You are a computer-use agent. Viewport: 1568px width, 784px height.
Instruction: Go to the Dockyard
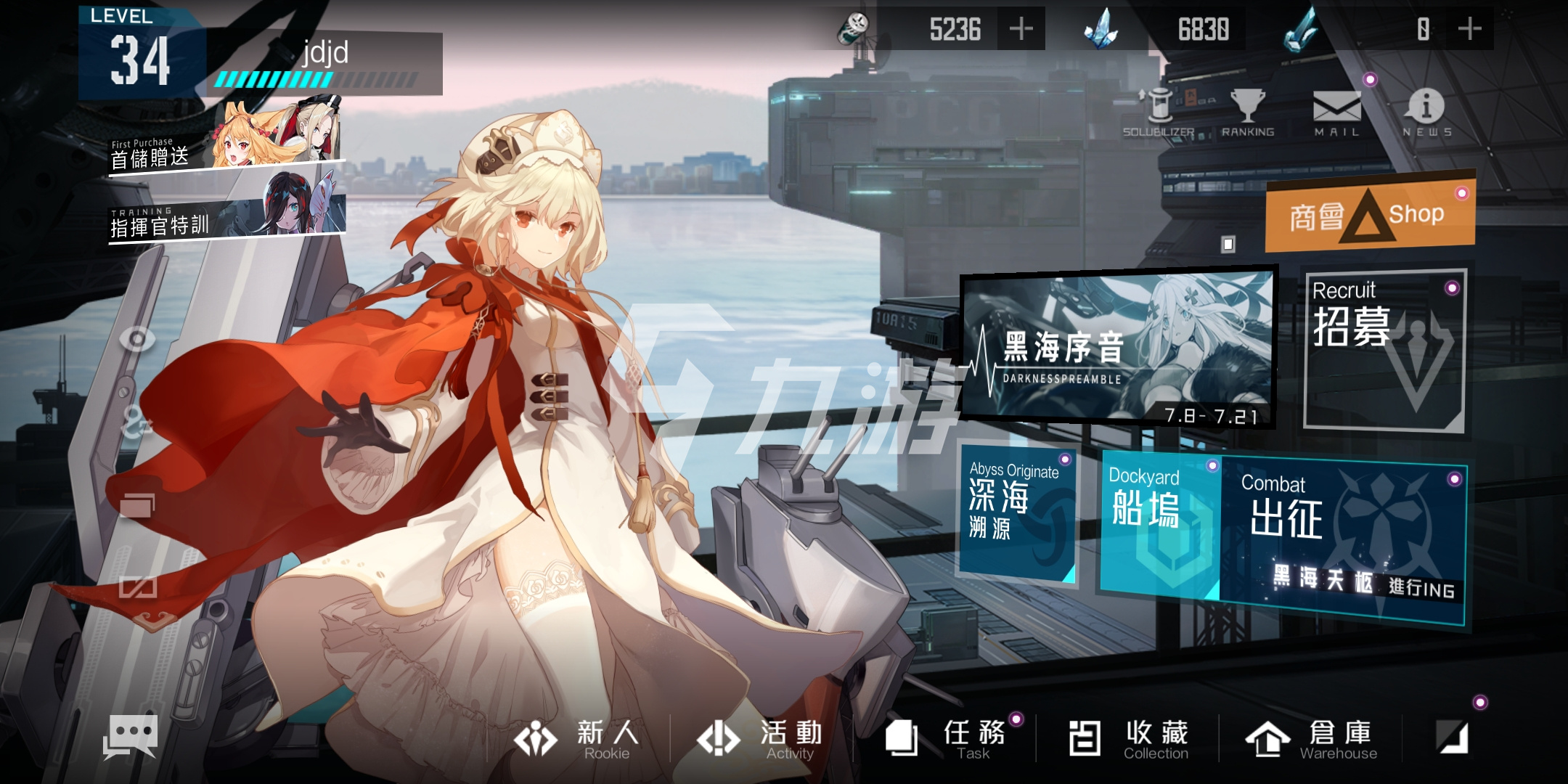tap(1159, 523)
